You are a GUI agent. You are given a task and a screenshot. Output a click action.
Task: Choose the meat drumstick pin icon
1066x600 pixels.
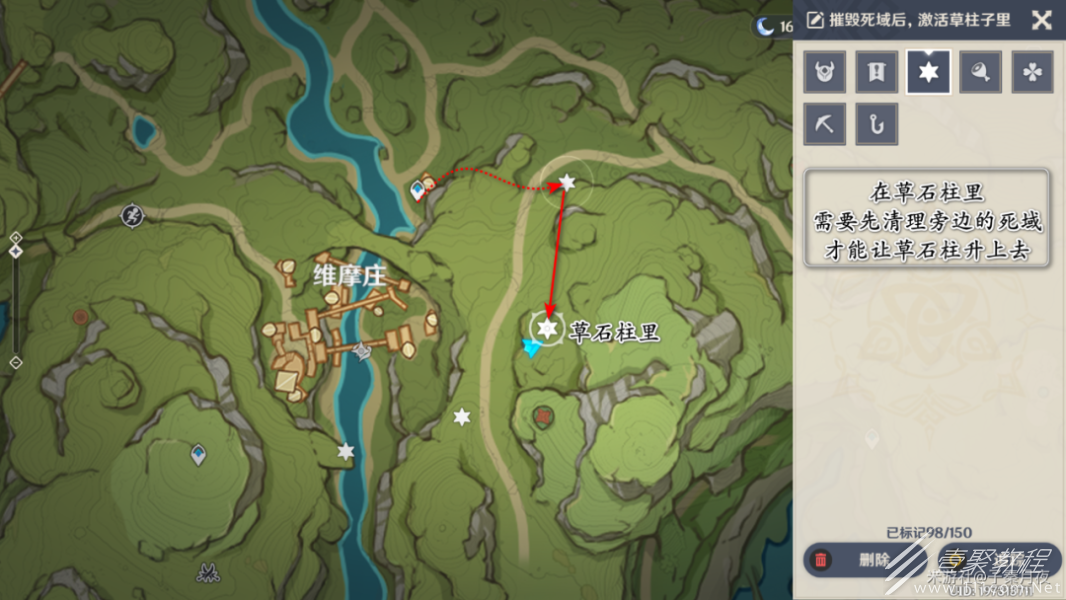pos(981,73)
